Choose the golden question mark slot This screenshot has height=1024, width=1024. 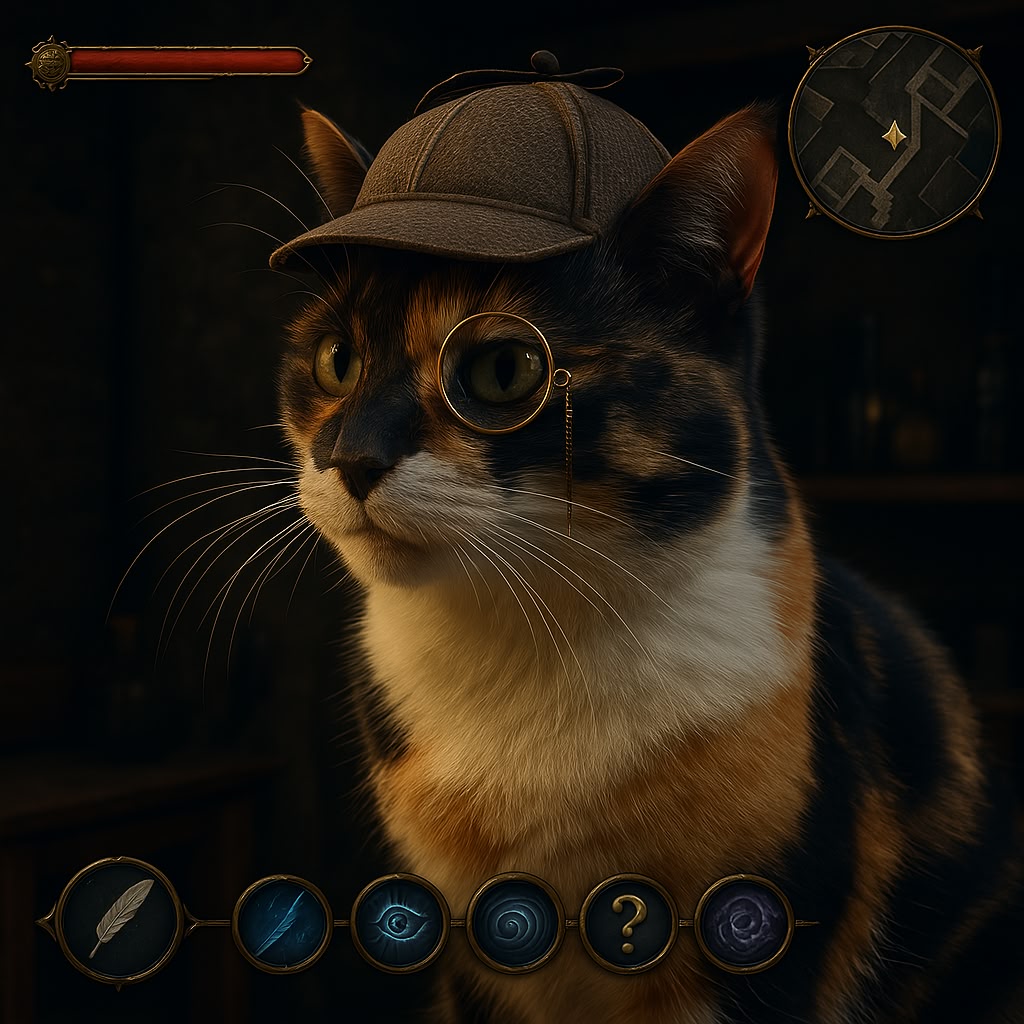tap(629, 923)
